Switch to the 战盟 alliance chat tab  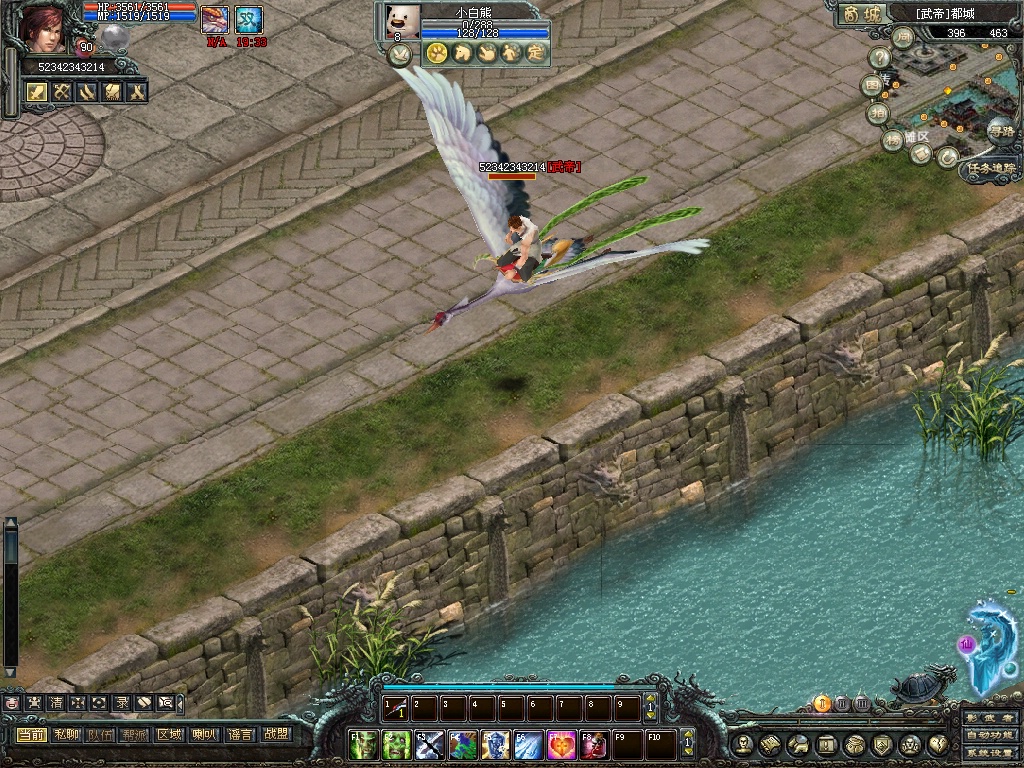click(x=275, y=735)
